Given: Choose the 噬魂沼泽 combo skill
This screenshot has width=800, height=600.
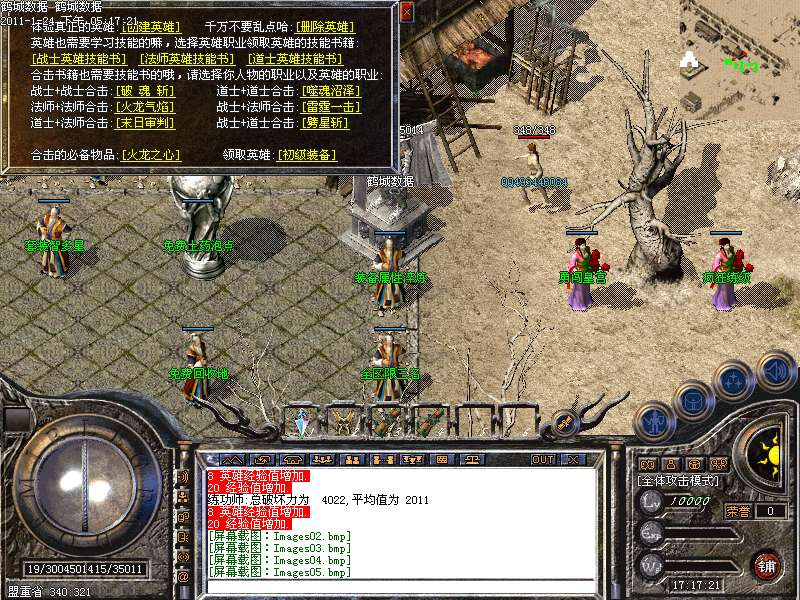Looking at the screenshot, I should 331,91.
